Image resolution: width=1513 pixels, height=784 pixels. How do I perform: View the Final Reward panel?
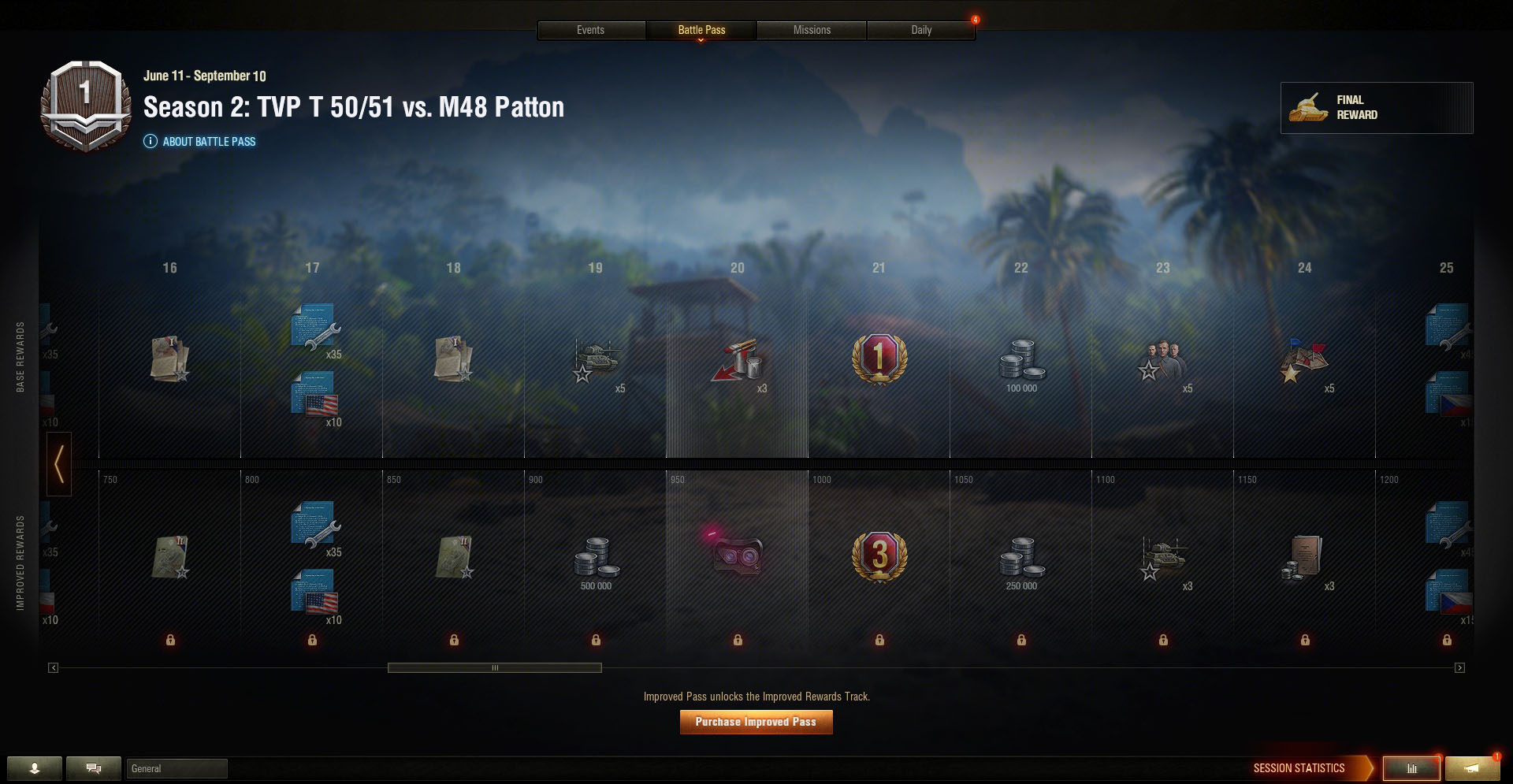(1376, 108)
